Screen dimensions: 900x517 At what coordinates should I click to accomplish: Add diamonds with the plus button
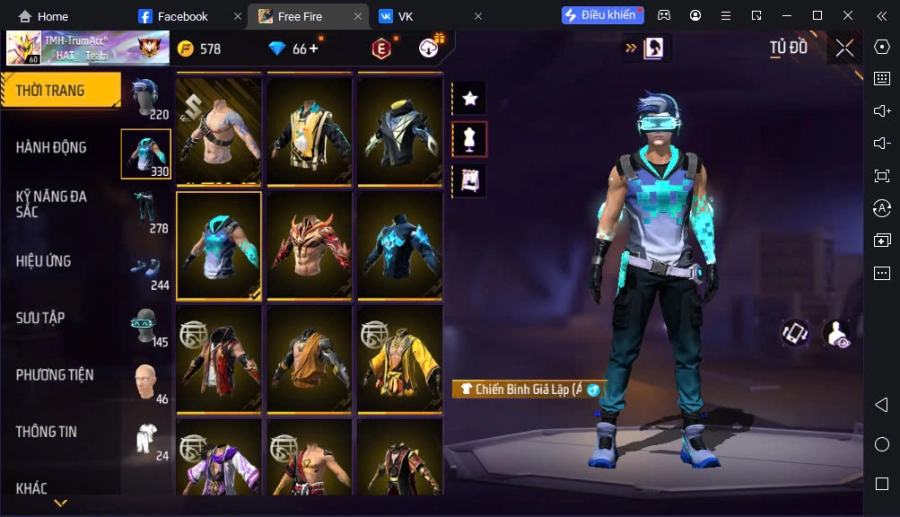point(314,48)
